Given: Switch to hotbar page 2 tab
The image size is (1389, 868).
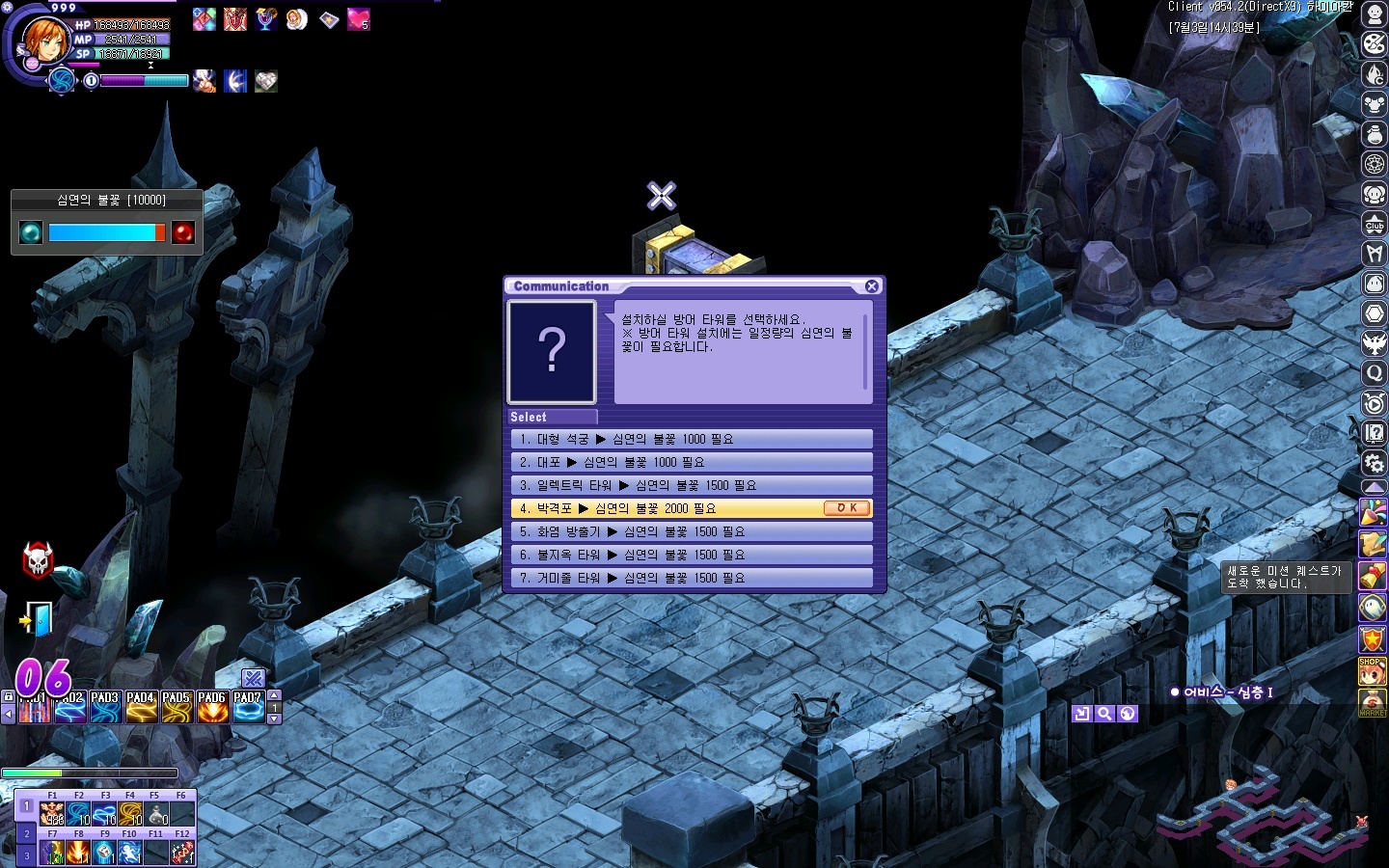Looking at the screenshot, I should [x=26, y=833].
